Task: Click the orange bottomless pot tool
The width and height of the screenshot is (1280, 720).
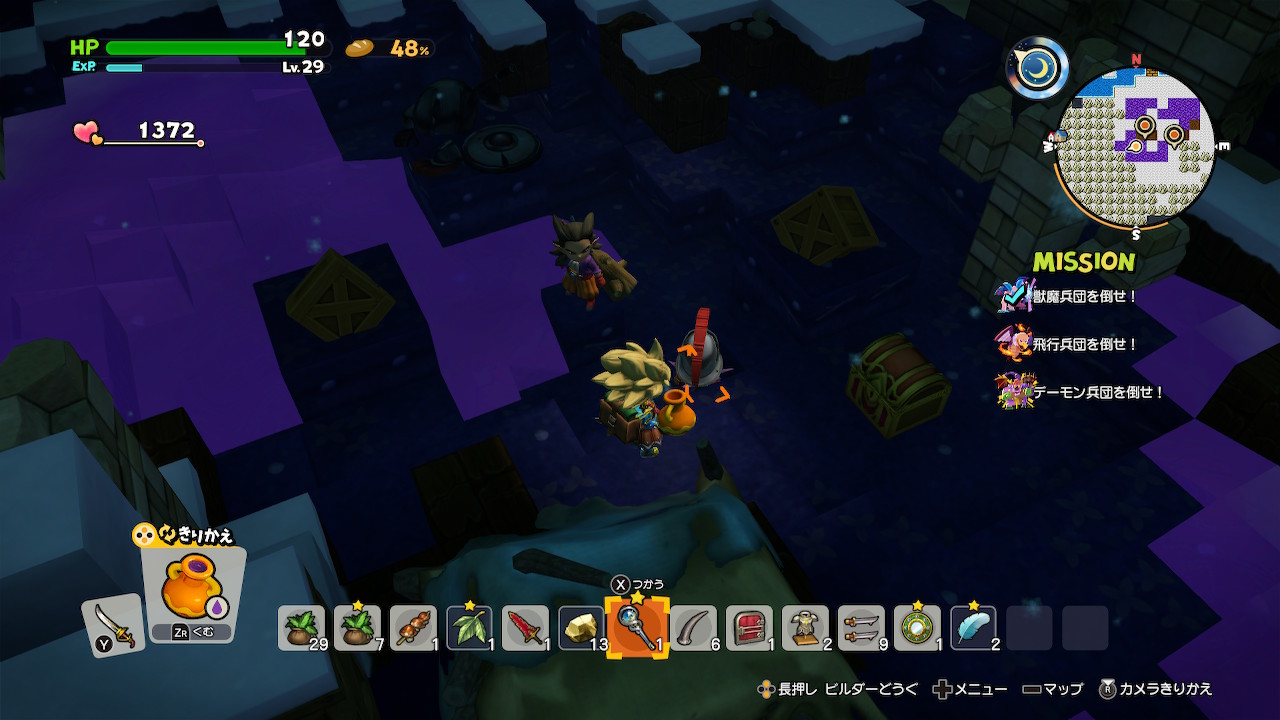Action: pyautogui.click(x=192, y=590)
